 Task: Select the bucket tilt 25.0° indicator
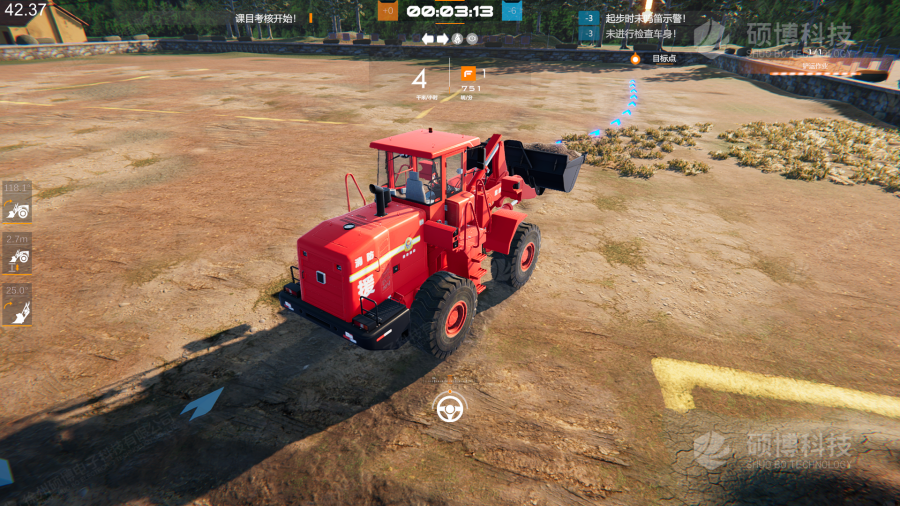[x=17, y=306]
